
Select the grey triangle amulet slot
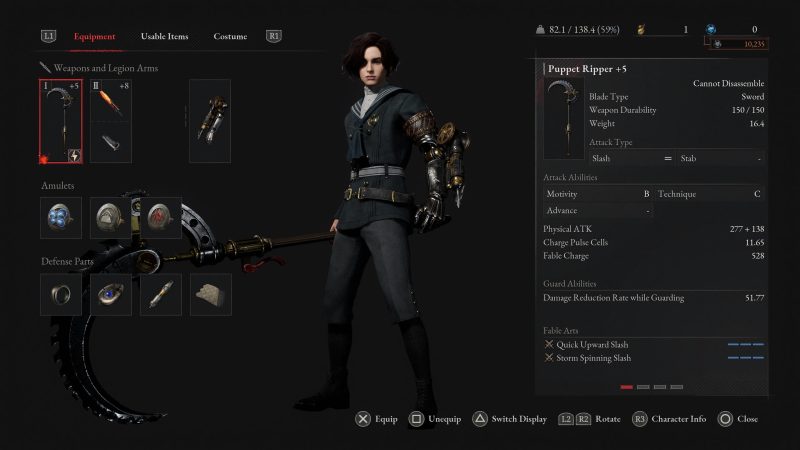(110, 217)
